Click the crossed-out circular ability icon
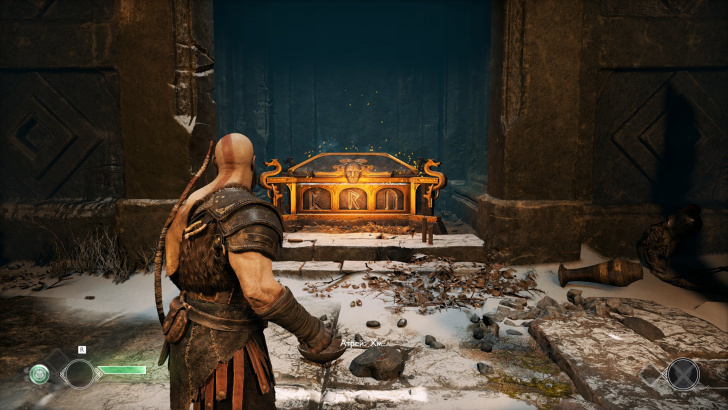The width and height of the screenshot is (728, 410). 684,374
